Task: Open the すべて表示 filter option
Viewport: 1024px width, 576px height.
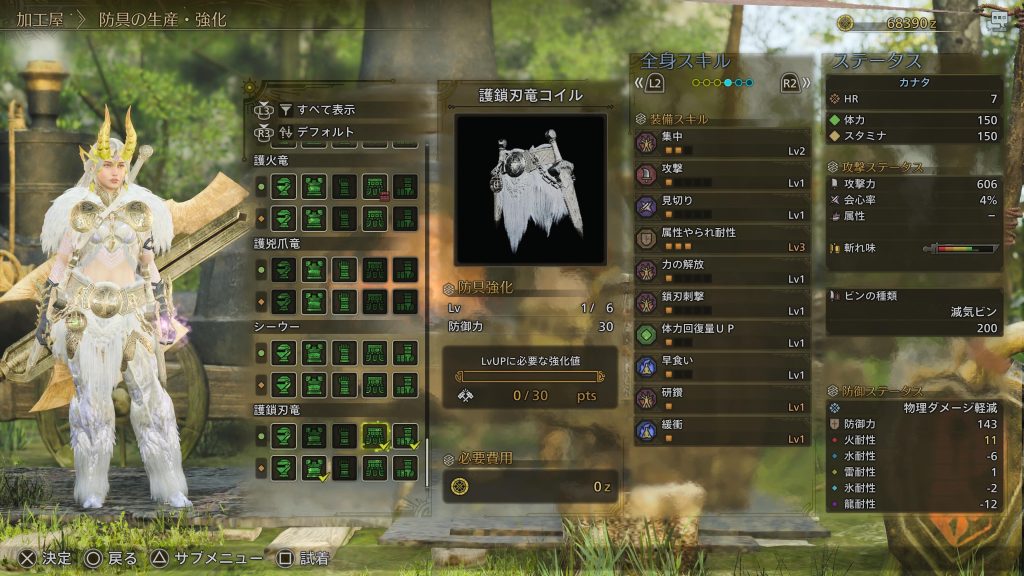Action: point(325,109)
